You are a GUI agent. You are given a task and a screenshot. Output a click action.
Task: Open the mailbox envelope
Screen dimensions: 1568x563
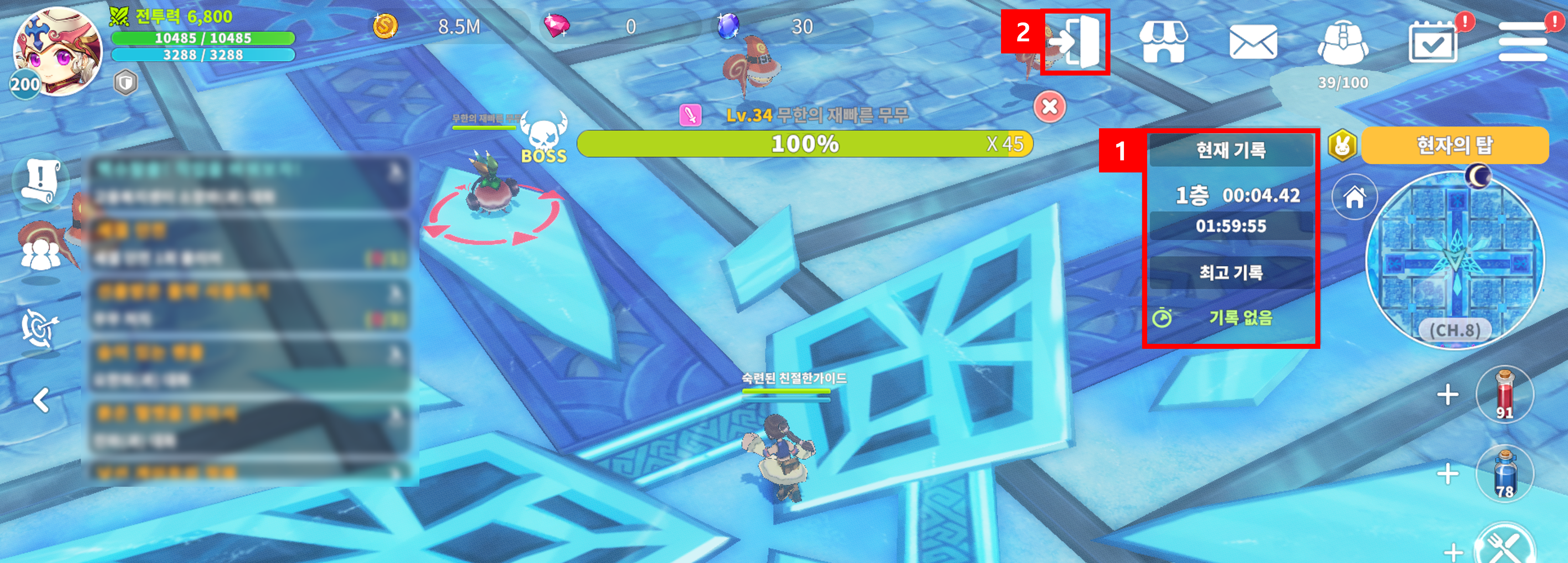coord(1253,42)
